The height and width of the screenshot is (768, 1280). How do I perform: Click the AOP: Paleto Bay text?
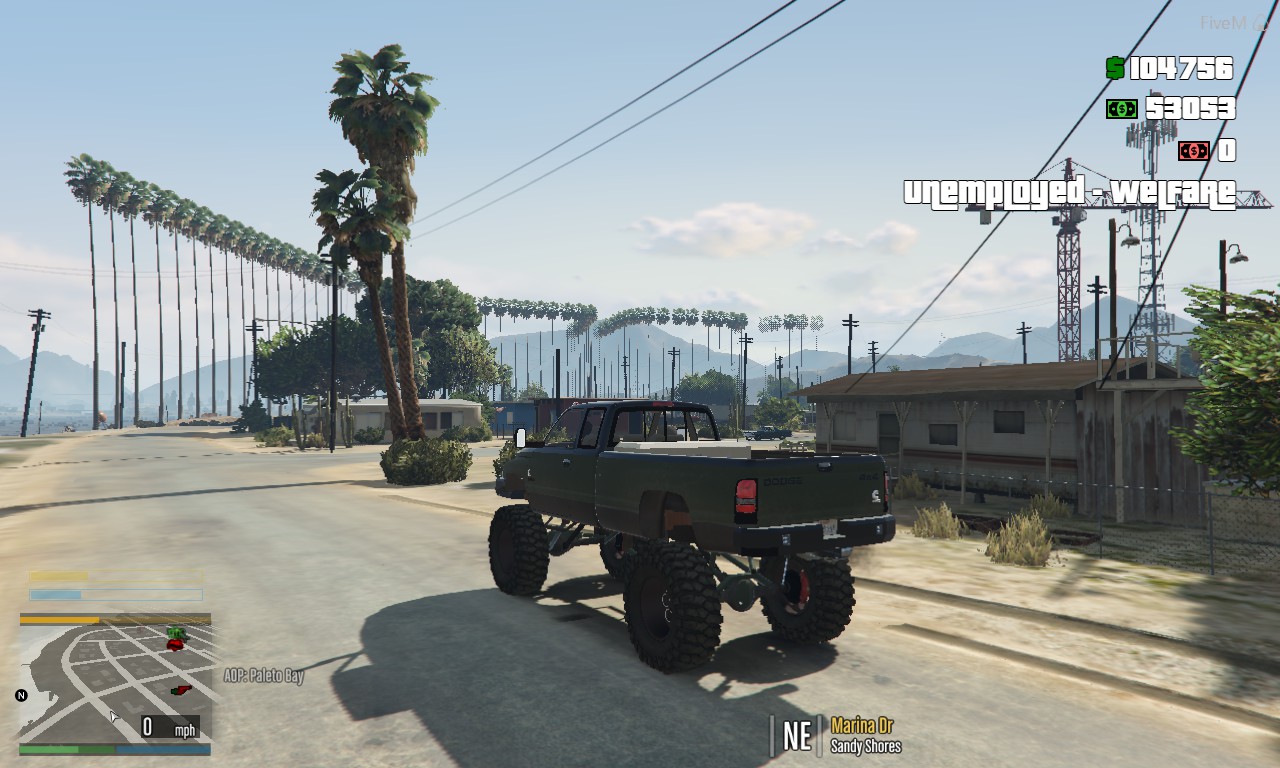tap(264, 677)
